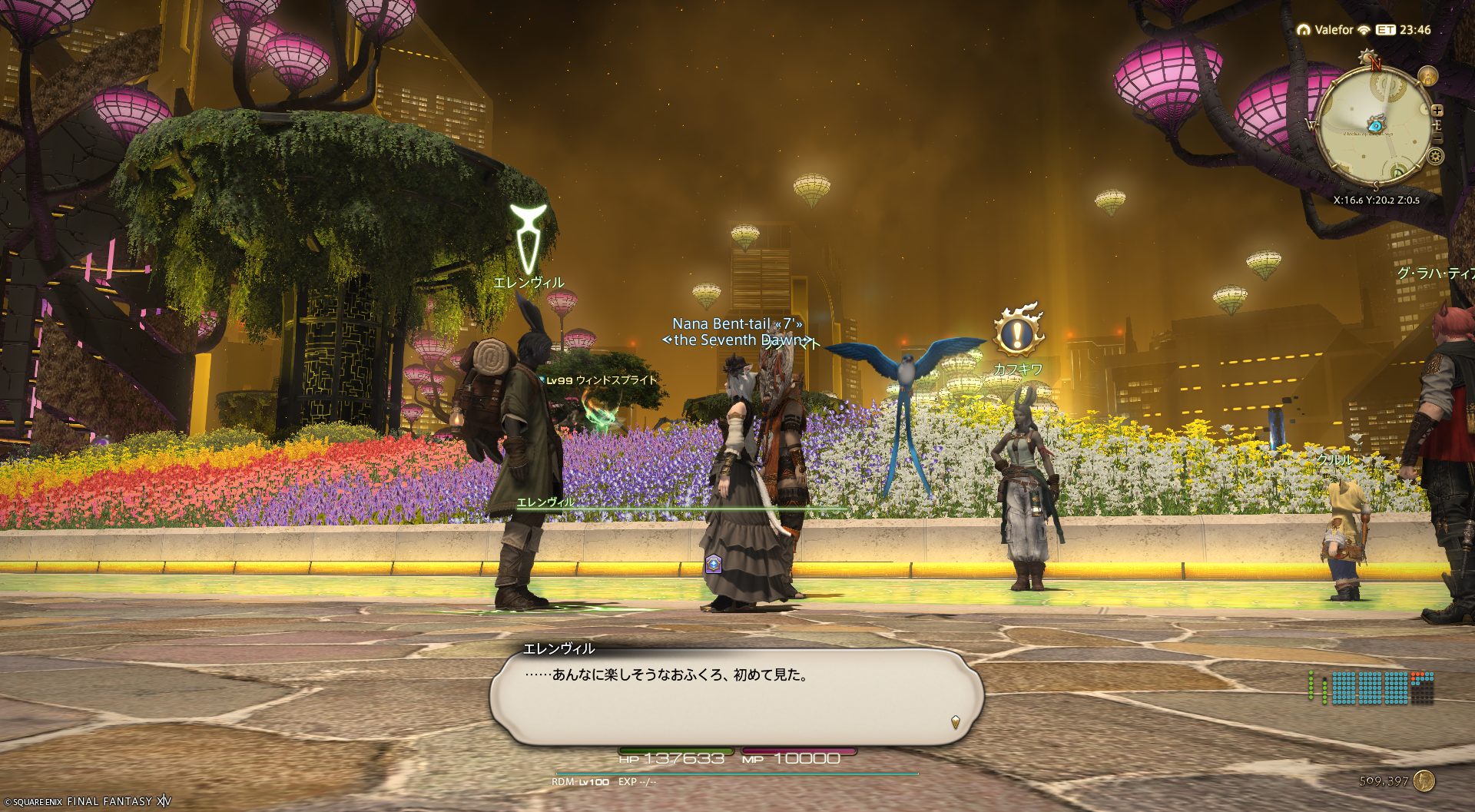Toggle the ET clock display

(x=1385, y=30)
